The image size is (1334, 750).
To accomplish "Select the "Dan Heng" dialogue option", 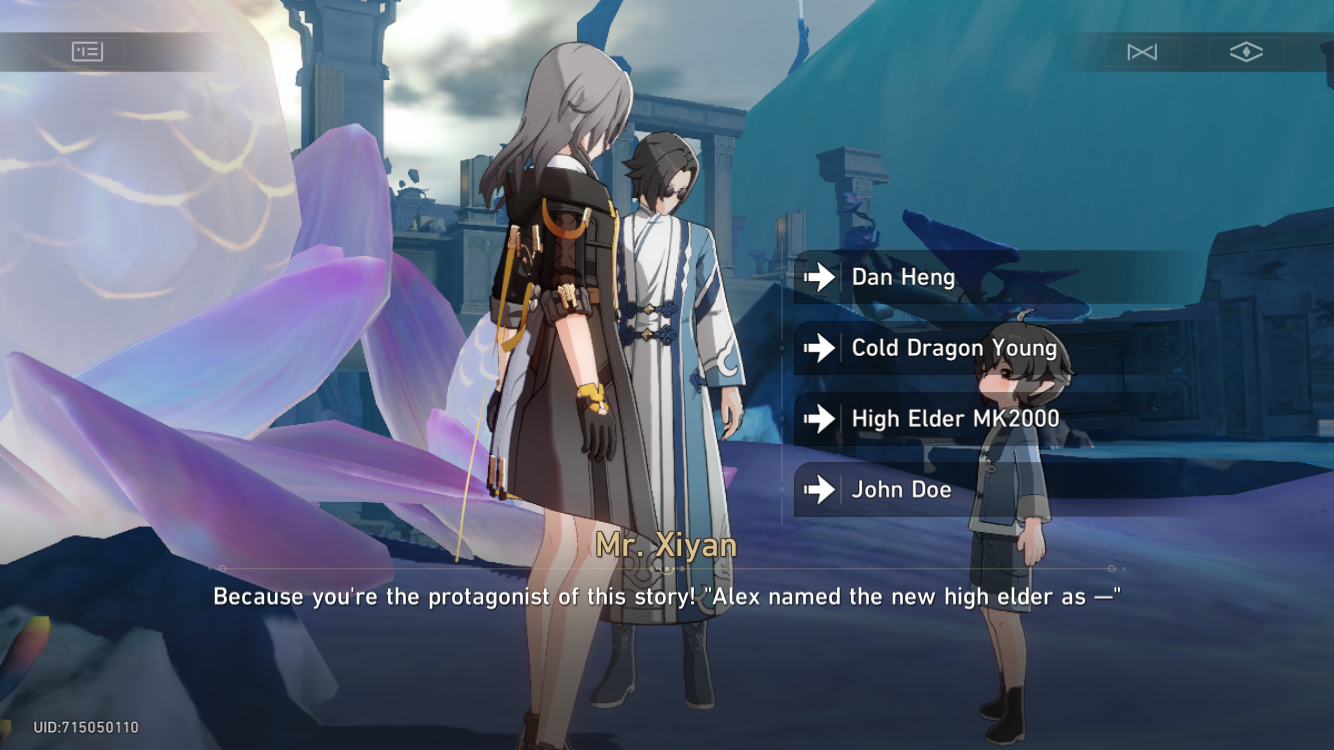I will click(901, 277).
